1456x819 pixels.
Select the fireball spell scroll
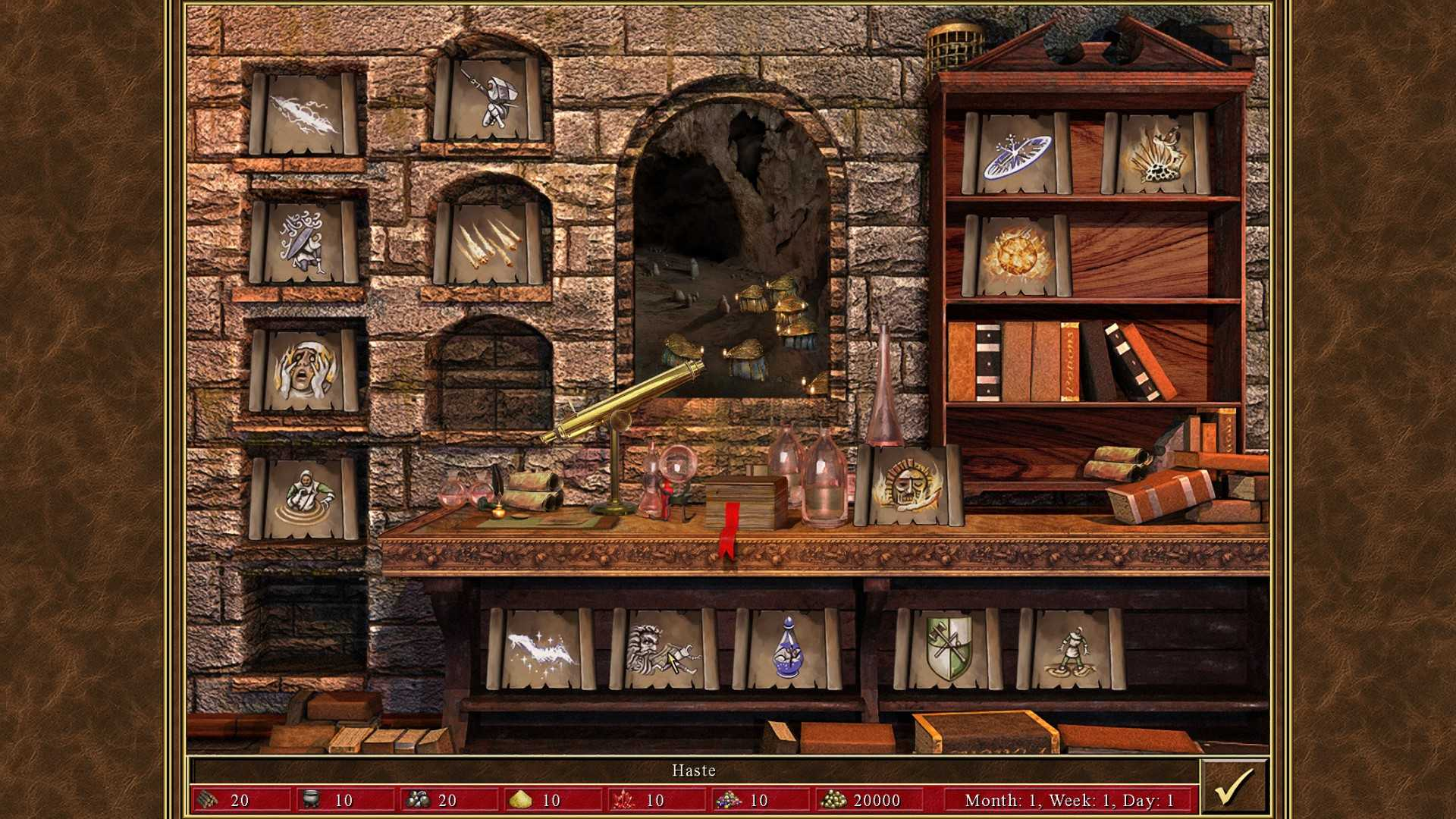pyautogui.click(x=1016, y=256)
